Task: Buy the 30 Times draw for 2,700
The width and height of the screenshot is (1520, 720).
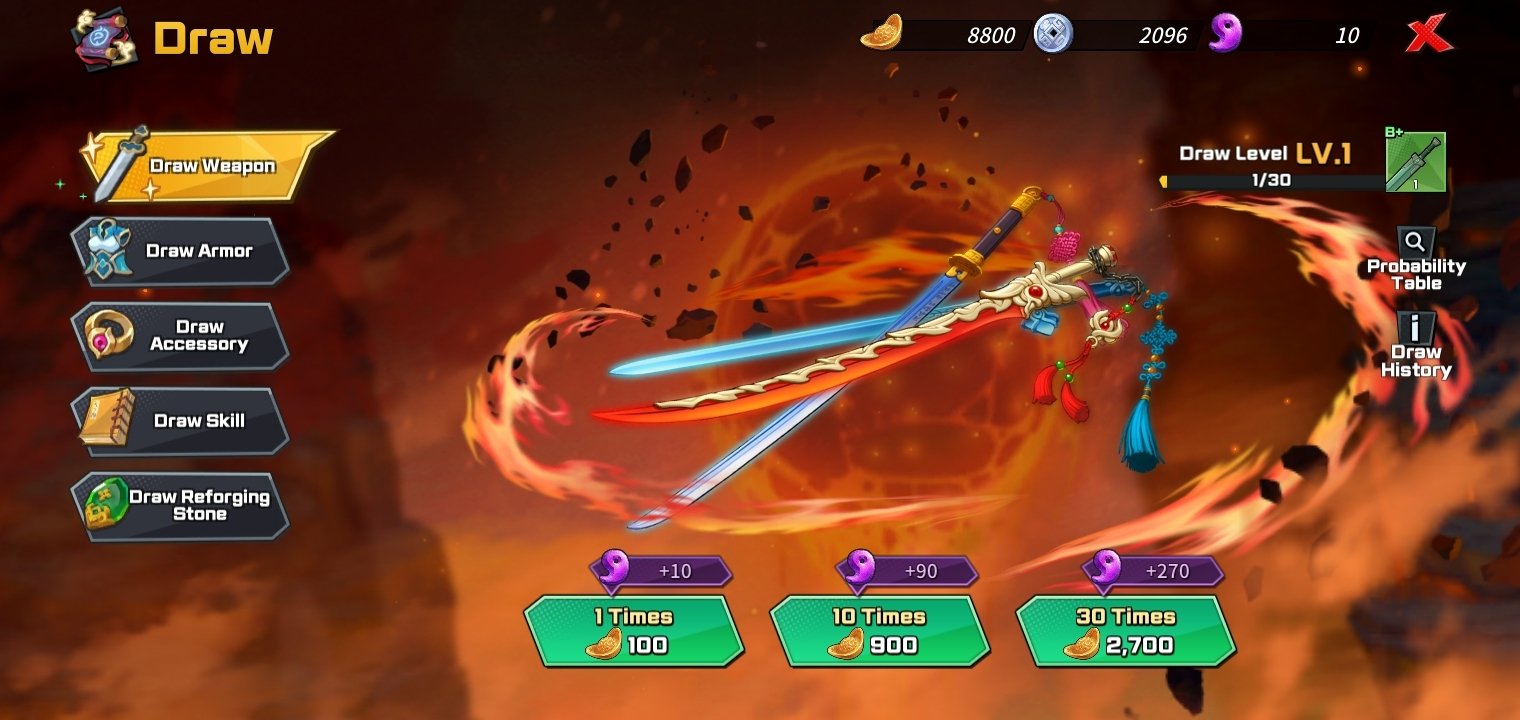Action: [x=1125, y=631]
